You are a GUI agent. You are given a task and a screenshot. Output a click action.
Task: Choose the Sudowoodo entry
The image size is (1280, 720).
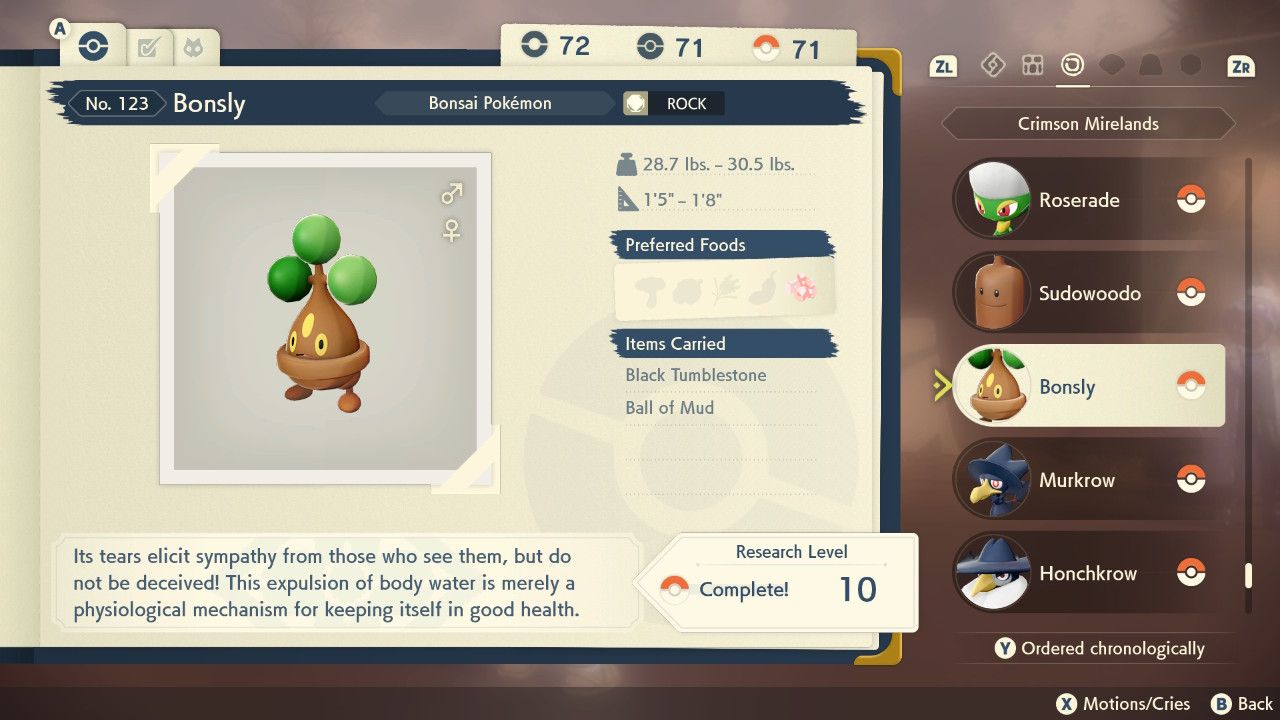[1088, 293]
